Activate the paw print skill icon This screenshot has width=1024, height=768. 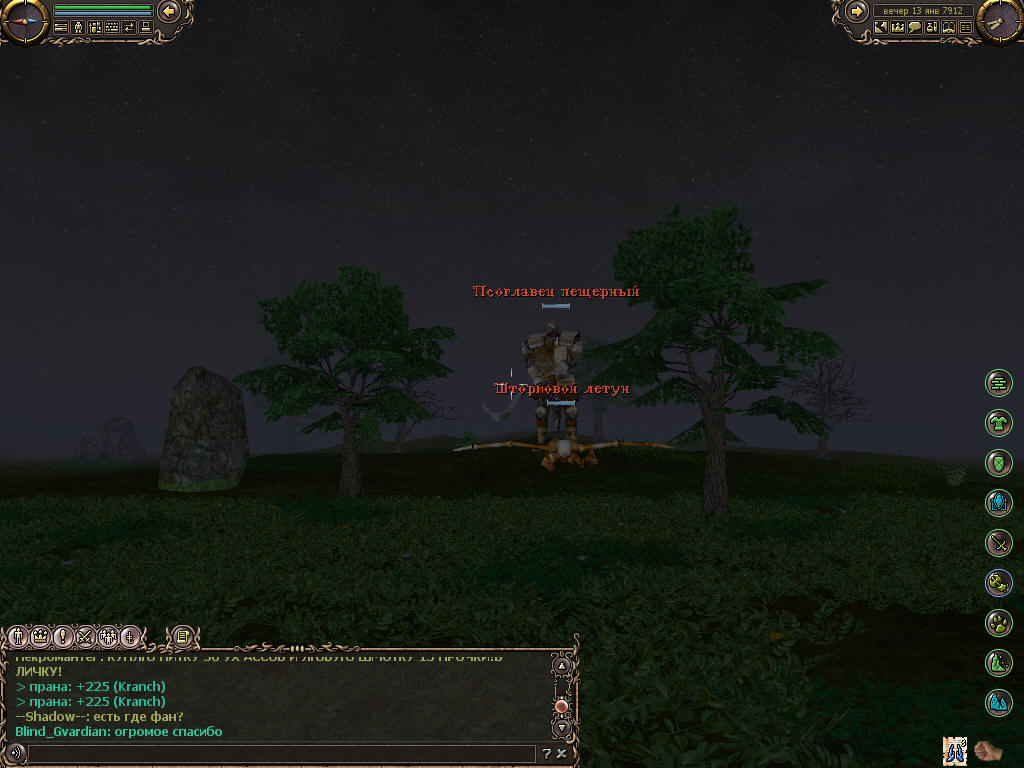click(998, 623)
